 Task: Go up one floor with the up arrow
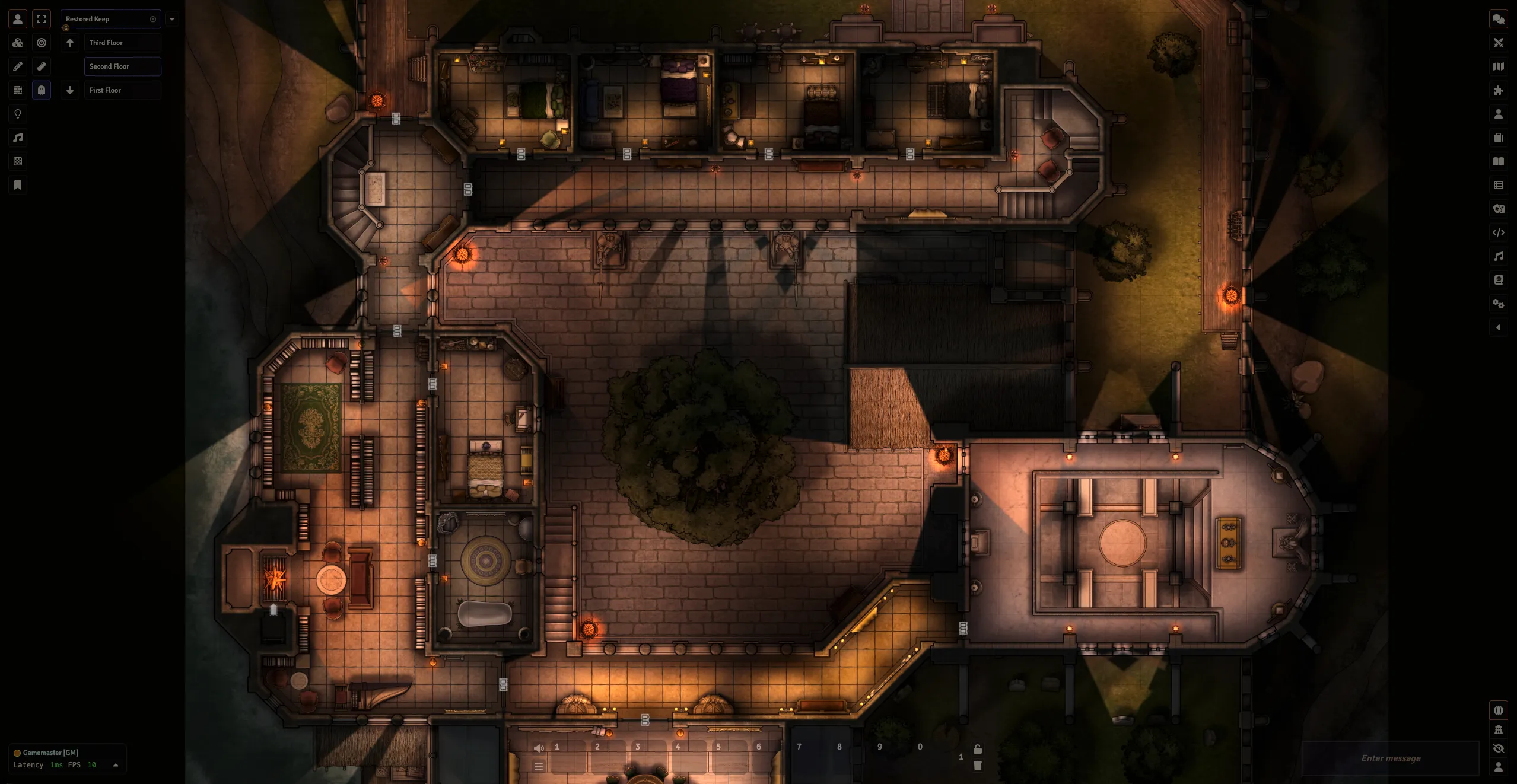pos(70,43)
